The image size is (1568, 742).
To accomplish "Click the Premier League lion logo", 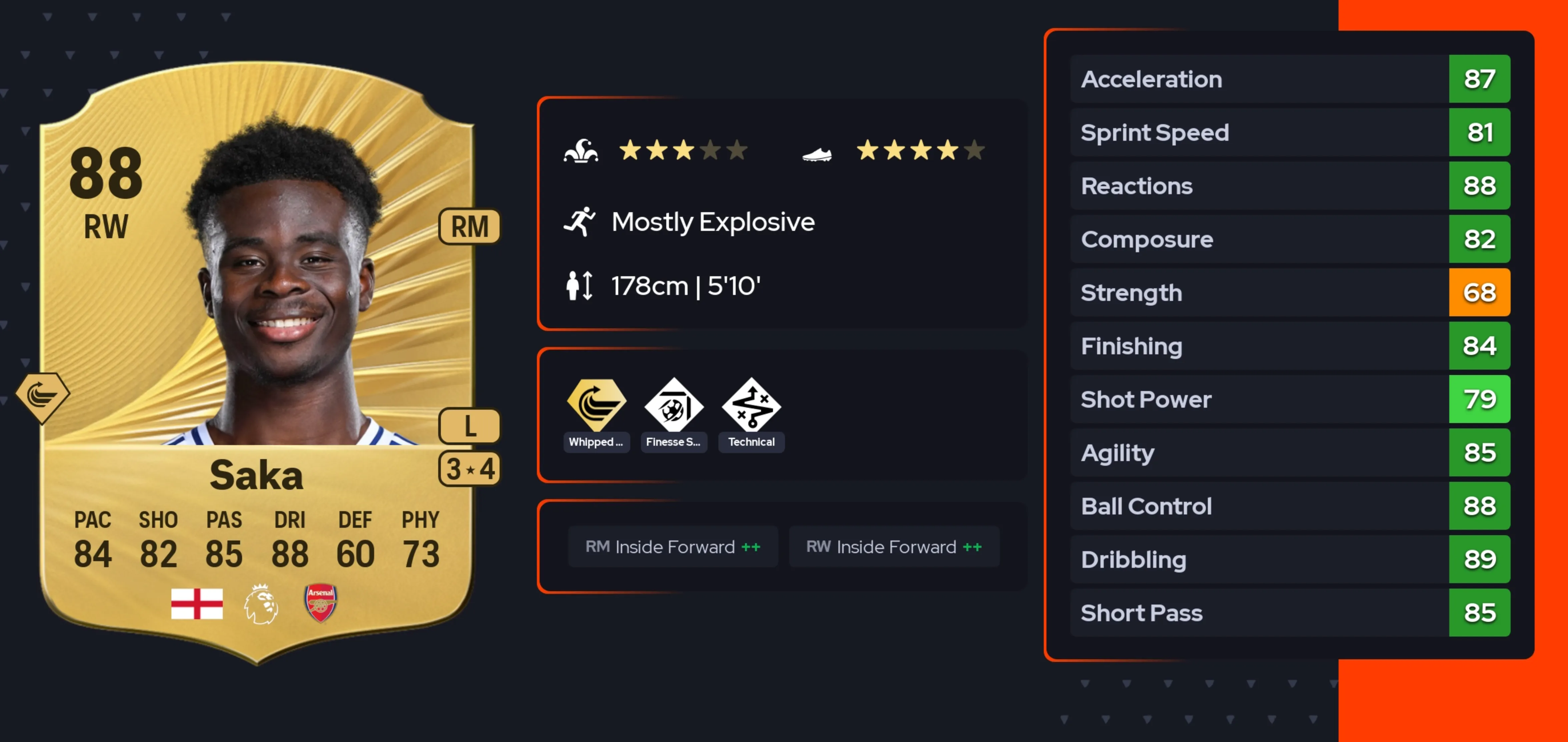I will [x=261, y=604].
